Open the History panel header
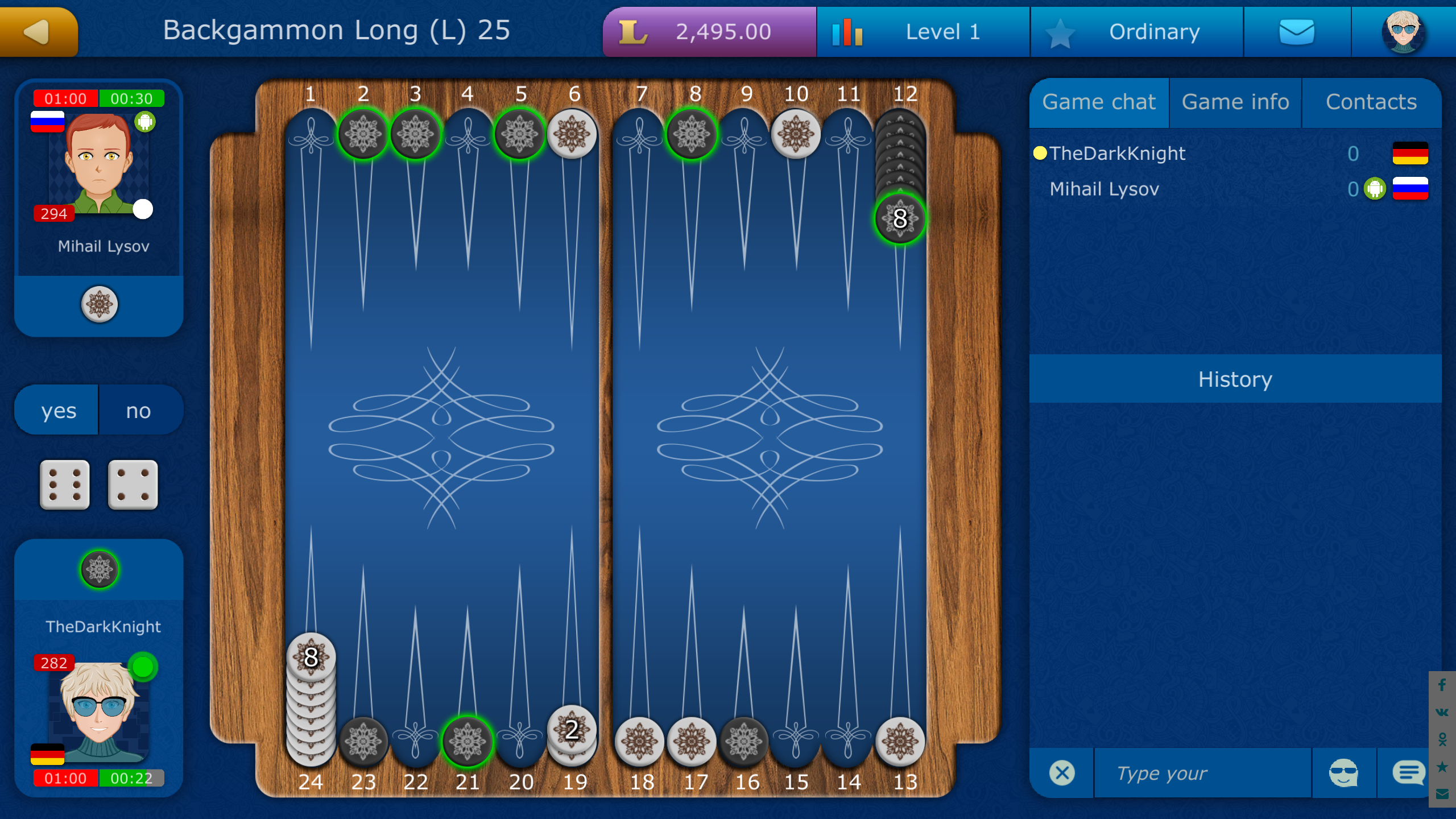Image resolution: width=1456 pixels, height=819 pixels. (1235, 379)
